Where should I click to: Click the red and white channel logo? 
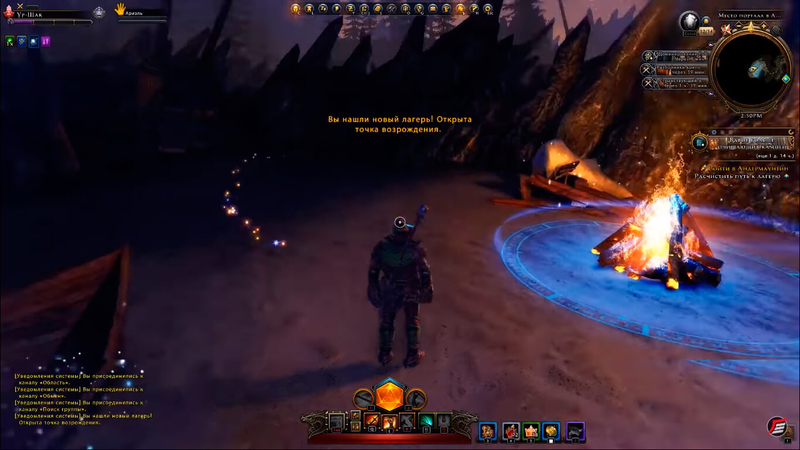(x=780, y=428)
